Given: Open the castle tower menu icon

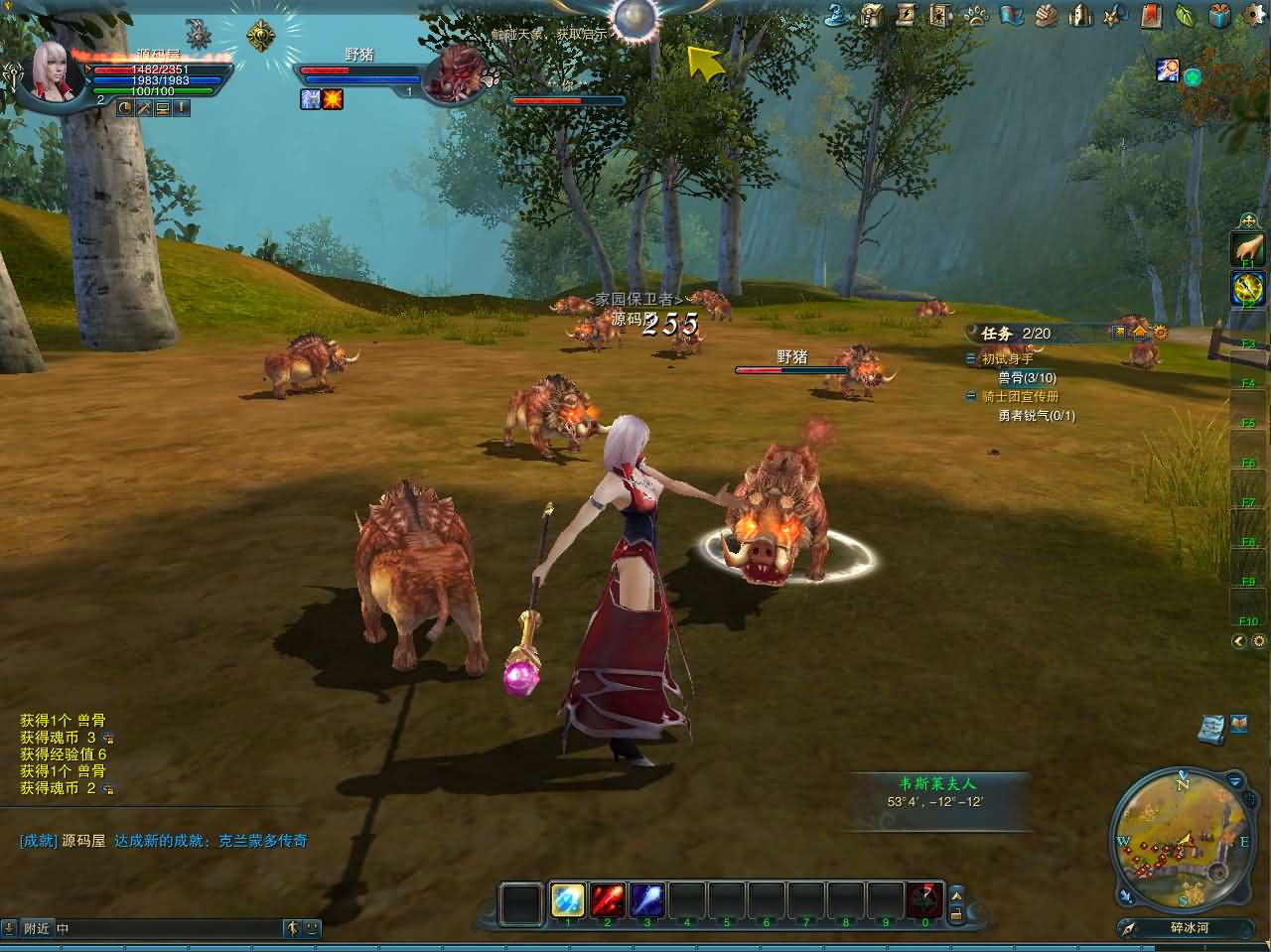Looking at the screenshot, I should pyautogui.click(x=1081, y=15).
